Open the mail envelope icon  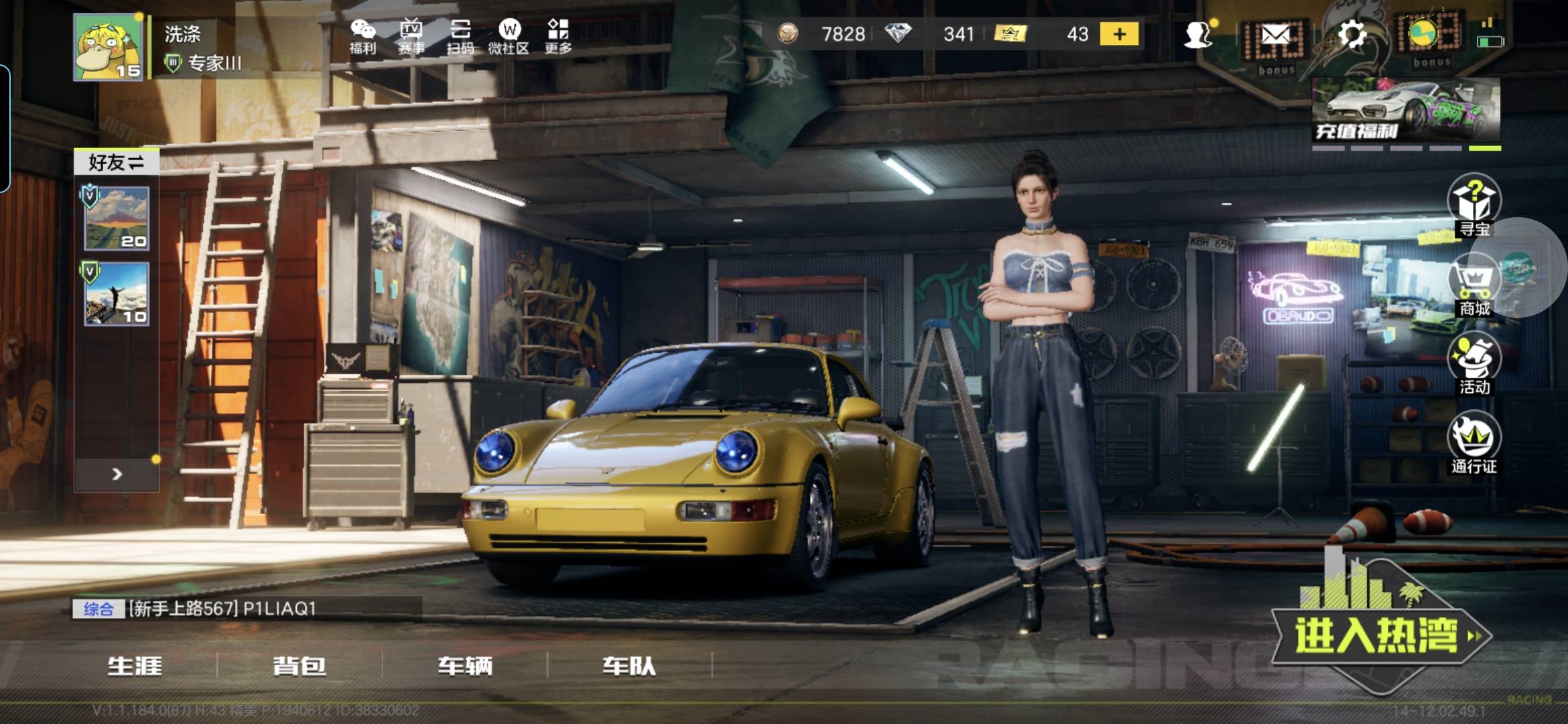pos(1275,35)
